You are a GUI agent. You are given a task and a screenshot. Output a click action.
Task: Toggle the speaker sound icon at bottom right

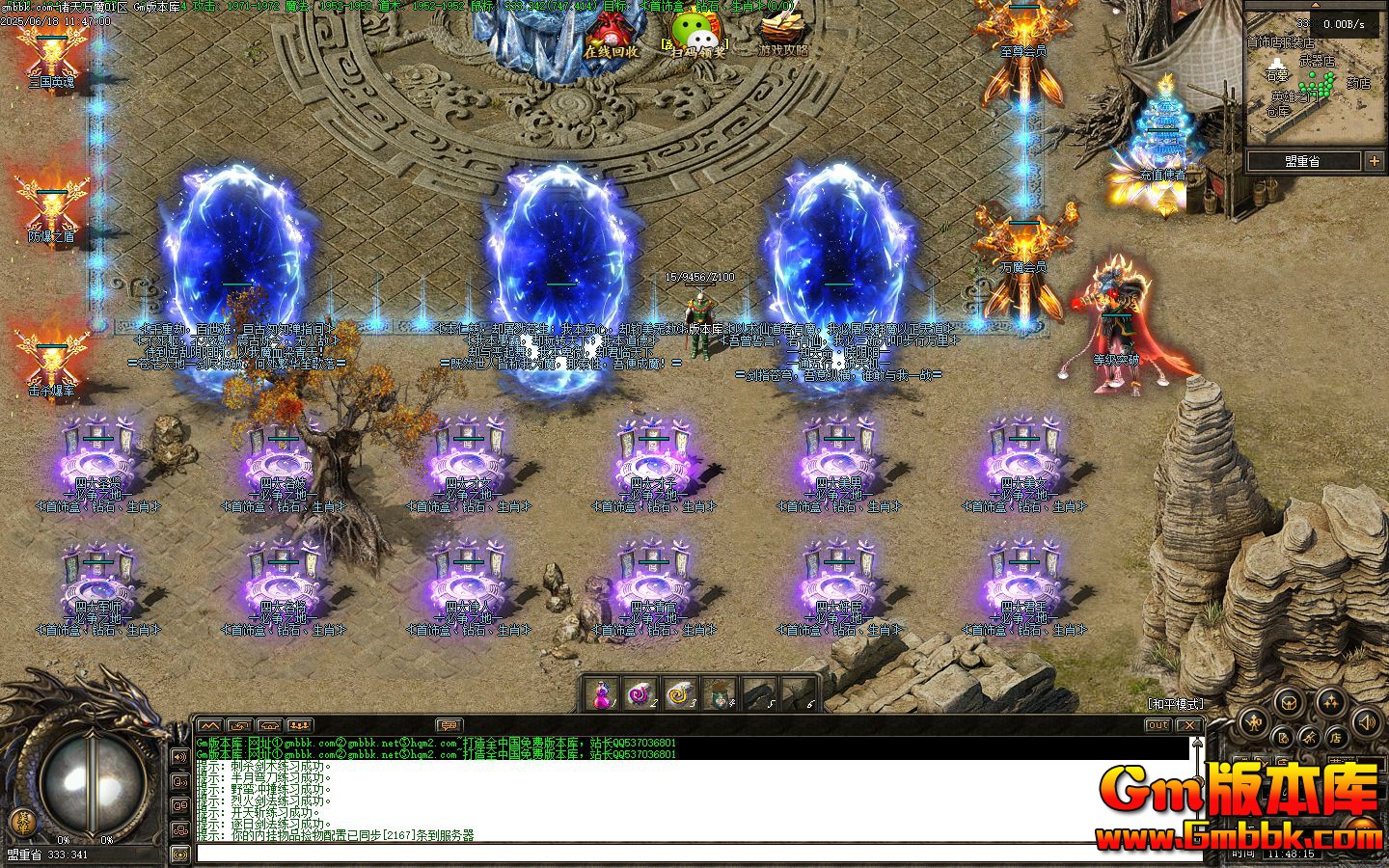(x=1367, y=722)
